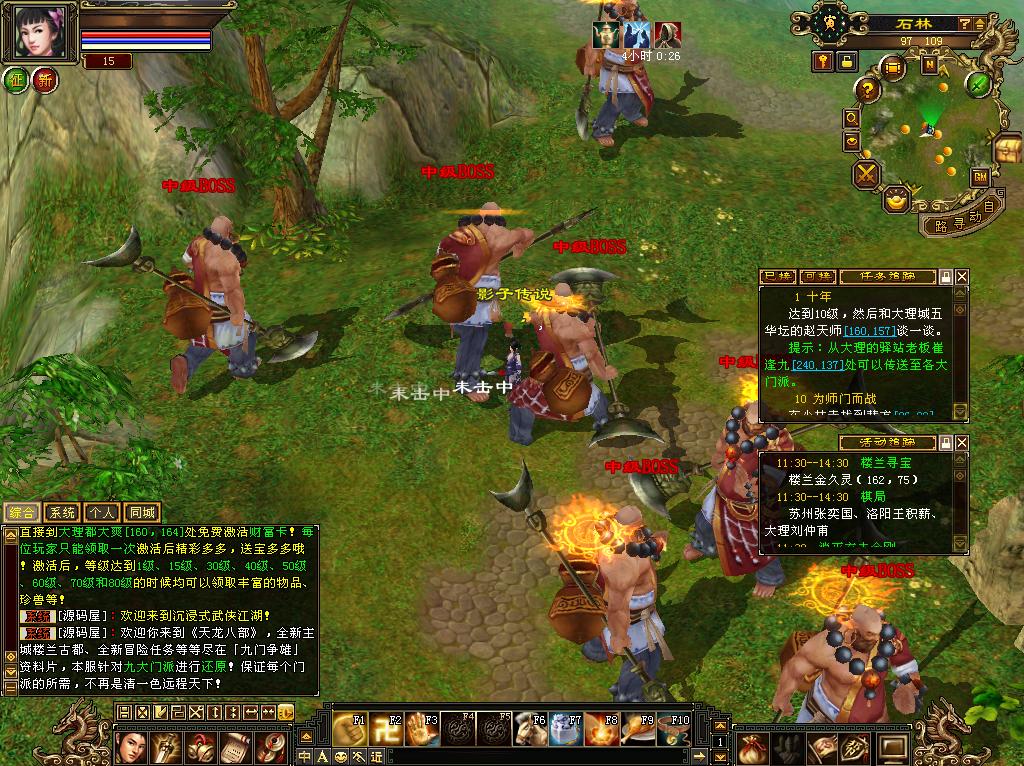Select the 个人 chat tab
Screen dimensions: 1024x766
point(102,513)
